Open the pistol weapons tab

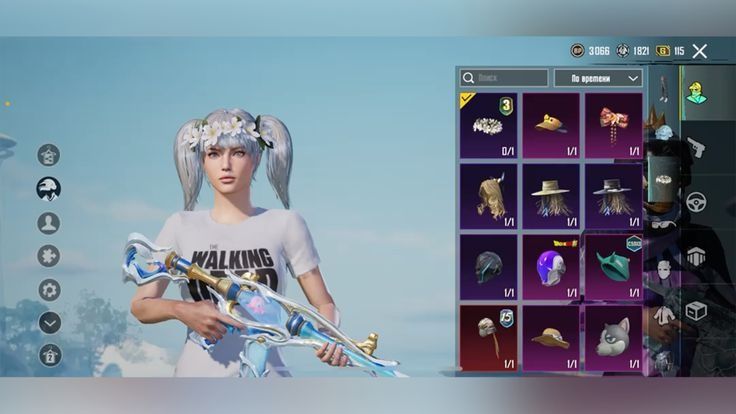(x=695, y=147)
